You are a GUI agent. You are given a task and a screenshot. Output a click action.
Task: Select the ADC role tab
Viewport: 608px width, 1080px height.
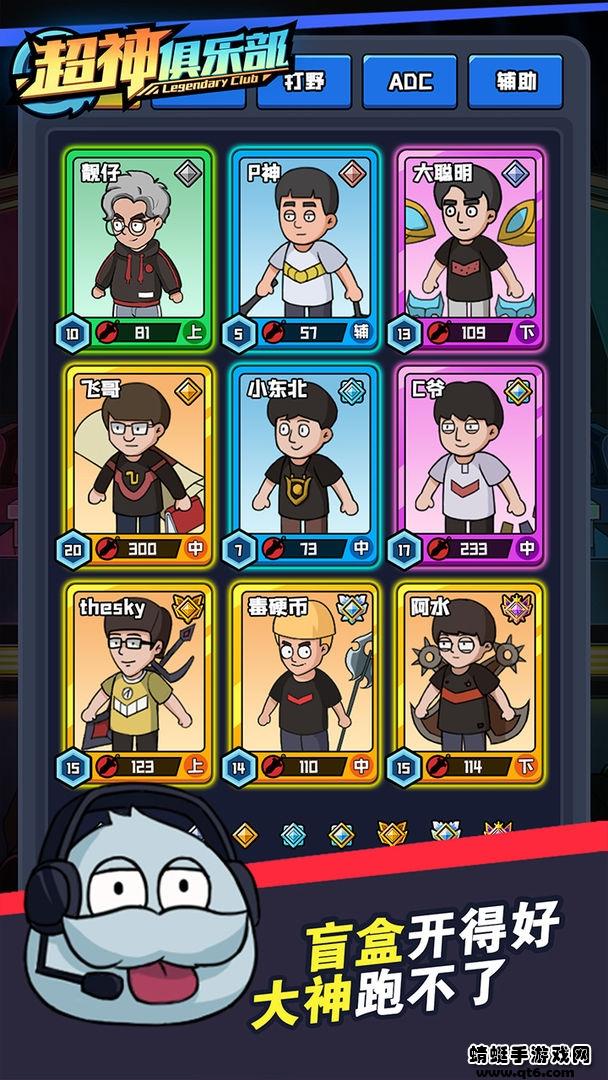(409, 81)
